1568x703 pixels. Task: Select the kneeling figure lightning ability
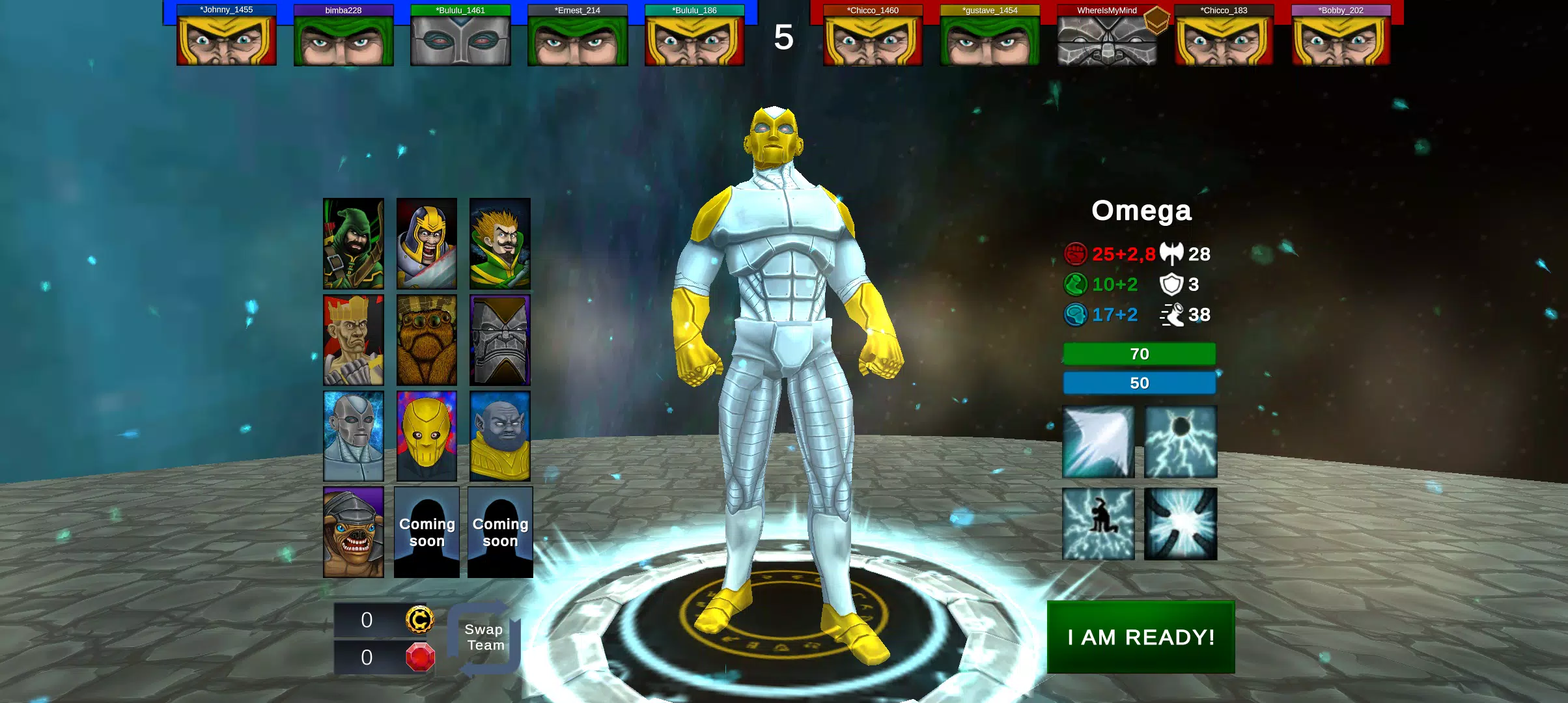1098,524
